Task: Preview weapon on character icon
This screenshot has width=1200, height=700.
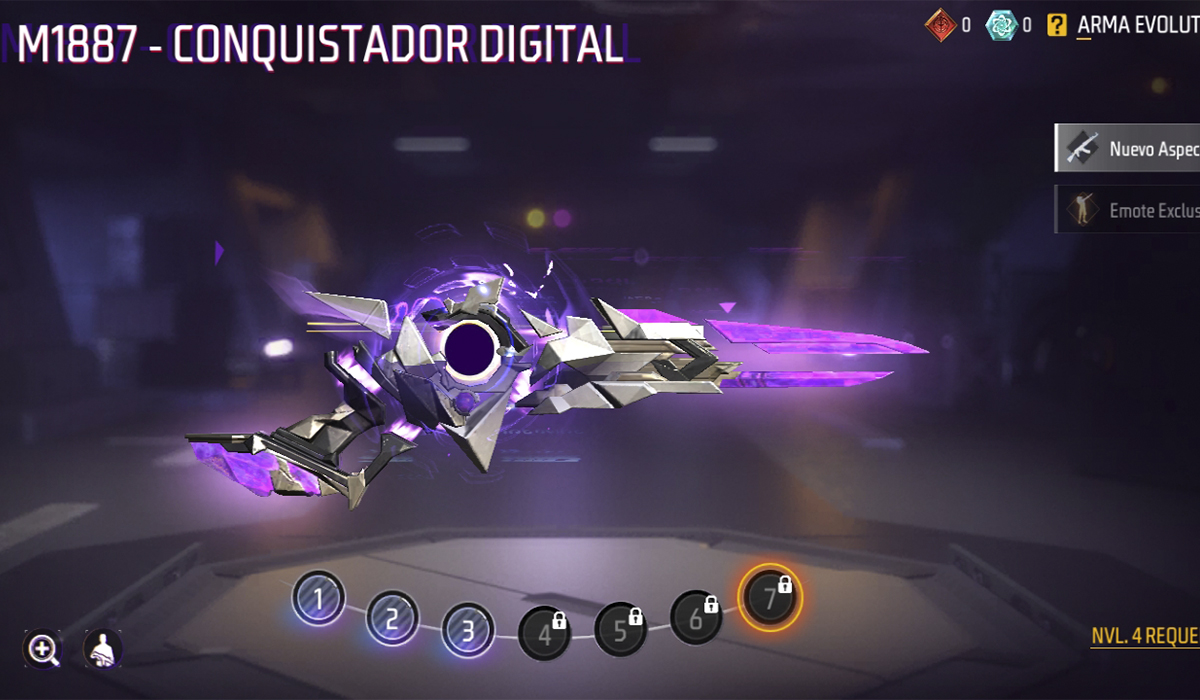Action: point(102,650)
